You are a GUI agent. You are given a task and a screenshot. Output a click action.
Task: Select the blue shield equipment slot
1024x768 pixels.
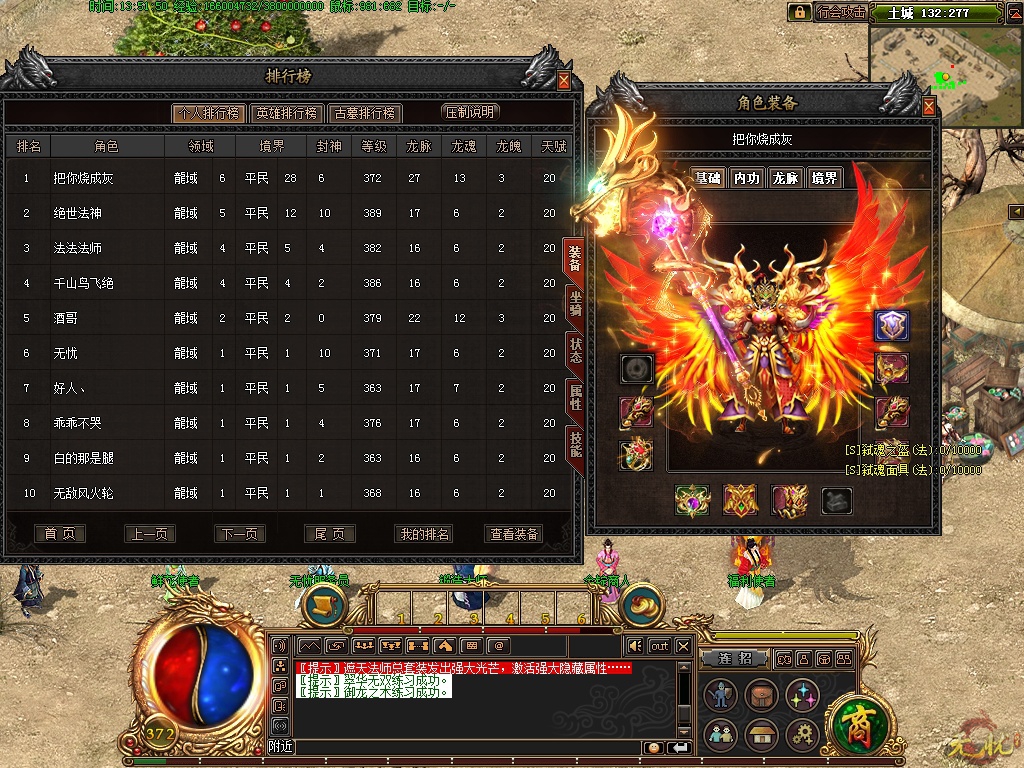coord(891,325)
